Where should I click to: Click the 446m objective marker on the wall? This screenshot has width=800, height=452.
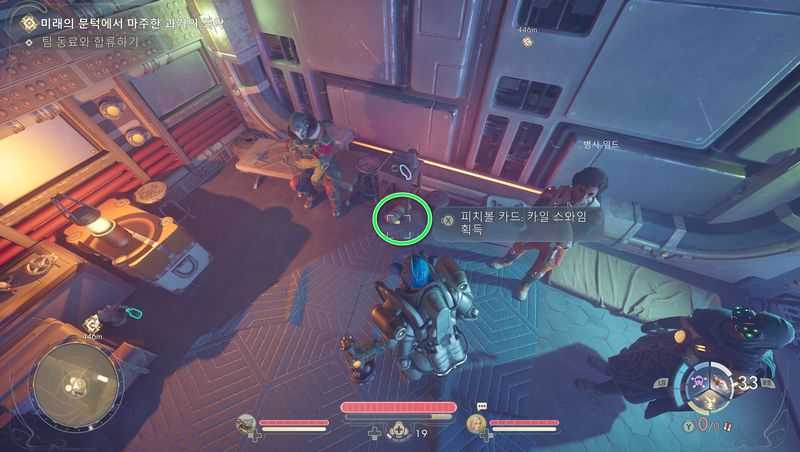tap(527, 40)
